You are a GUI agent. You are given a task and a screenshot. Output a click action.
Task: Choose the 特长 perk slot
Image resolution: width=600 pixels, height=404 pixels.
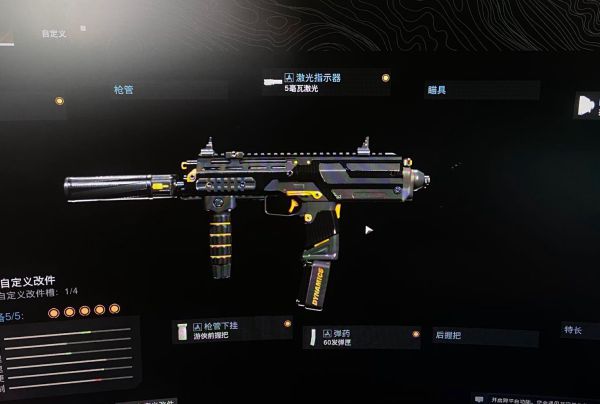tap(574, 330)
